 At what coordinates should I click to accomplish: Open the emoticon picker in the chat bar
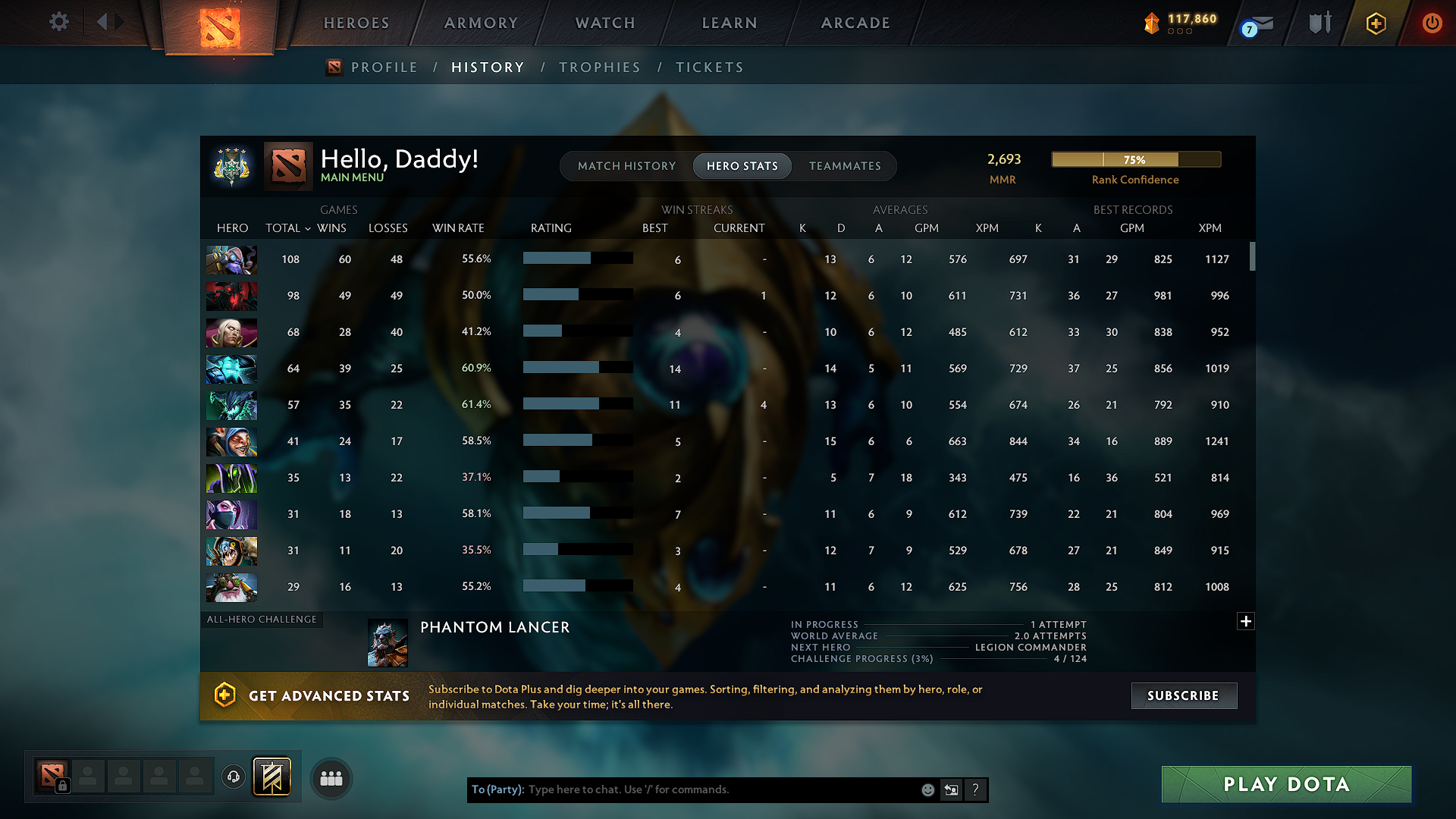click(x=927, y=789)
